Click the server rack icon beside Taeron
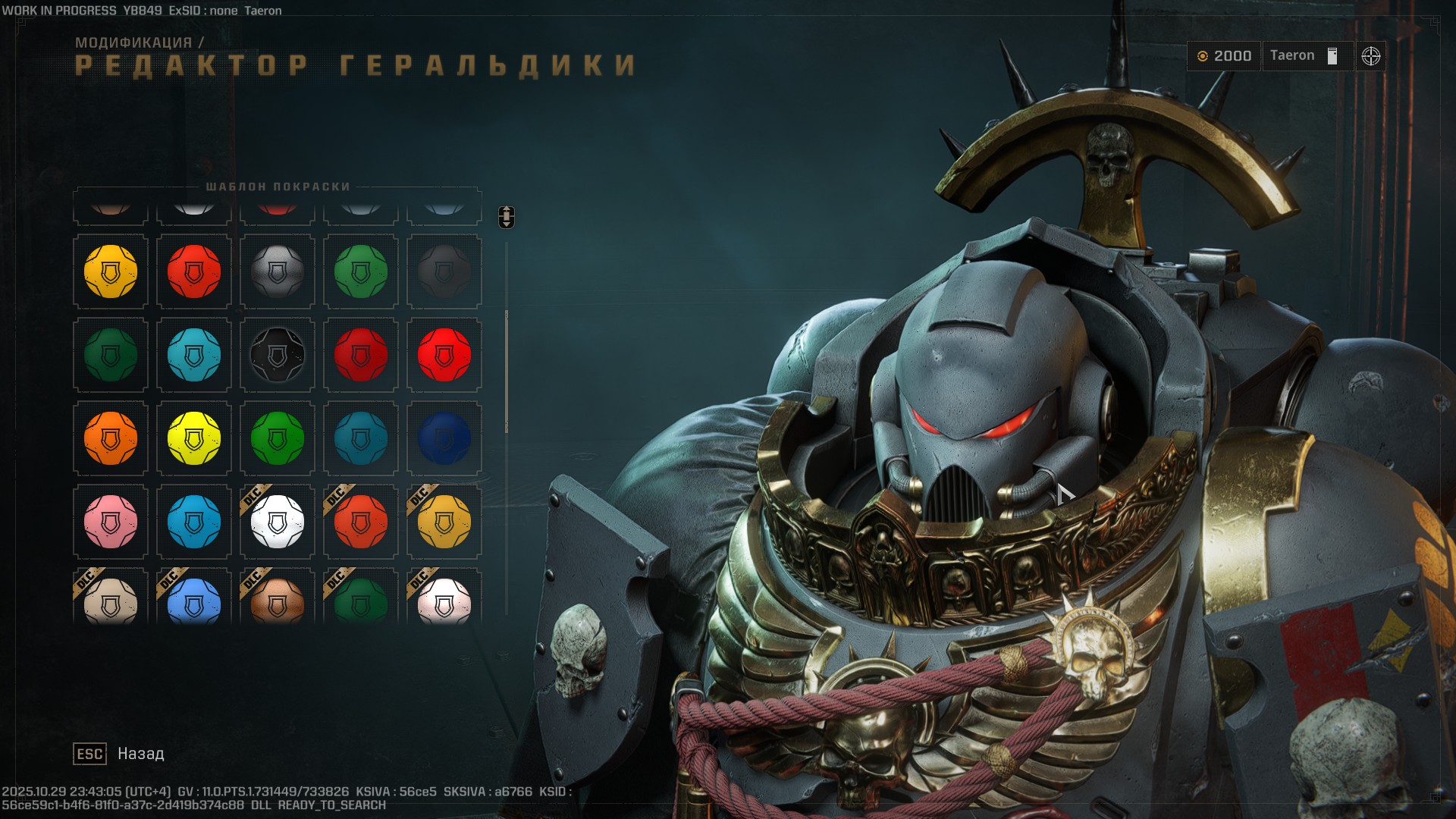 (1332, 55)
